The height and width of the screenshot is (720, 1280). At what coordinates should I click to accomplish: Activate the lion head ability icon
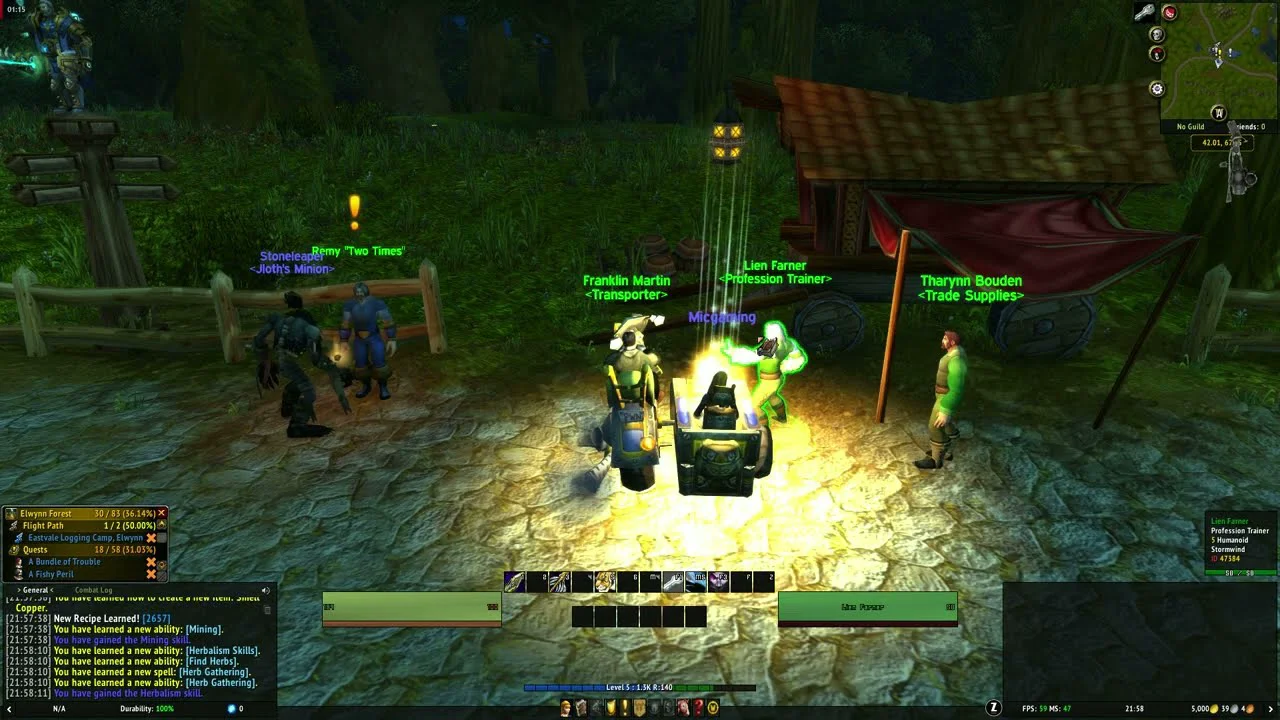pyautogui.click(x=606, y=581)
